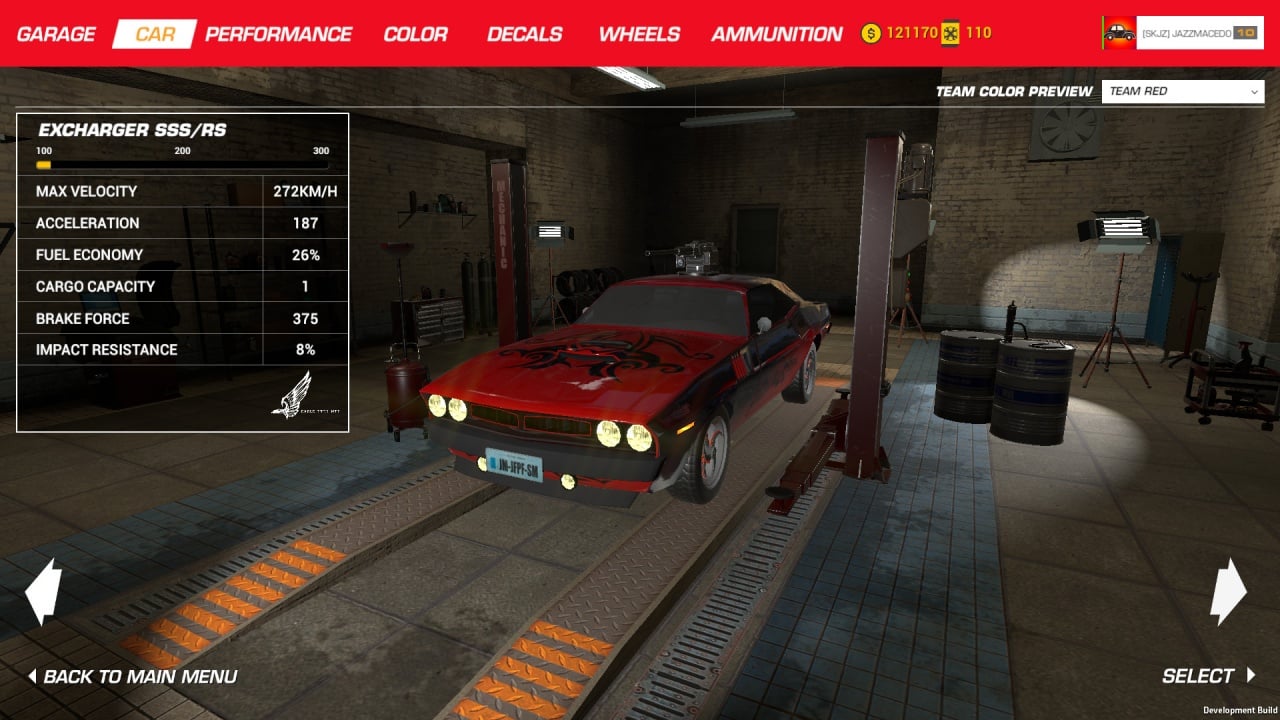Go back to main menu
1280x720 pixels.
coord(132,677)
